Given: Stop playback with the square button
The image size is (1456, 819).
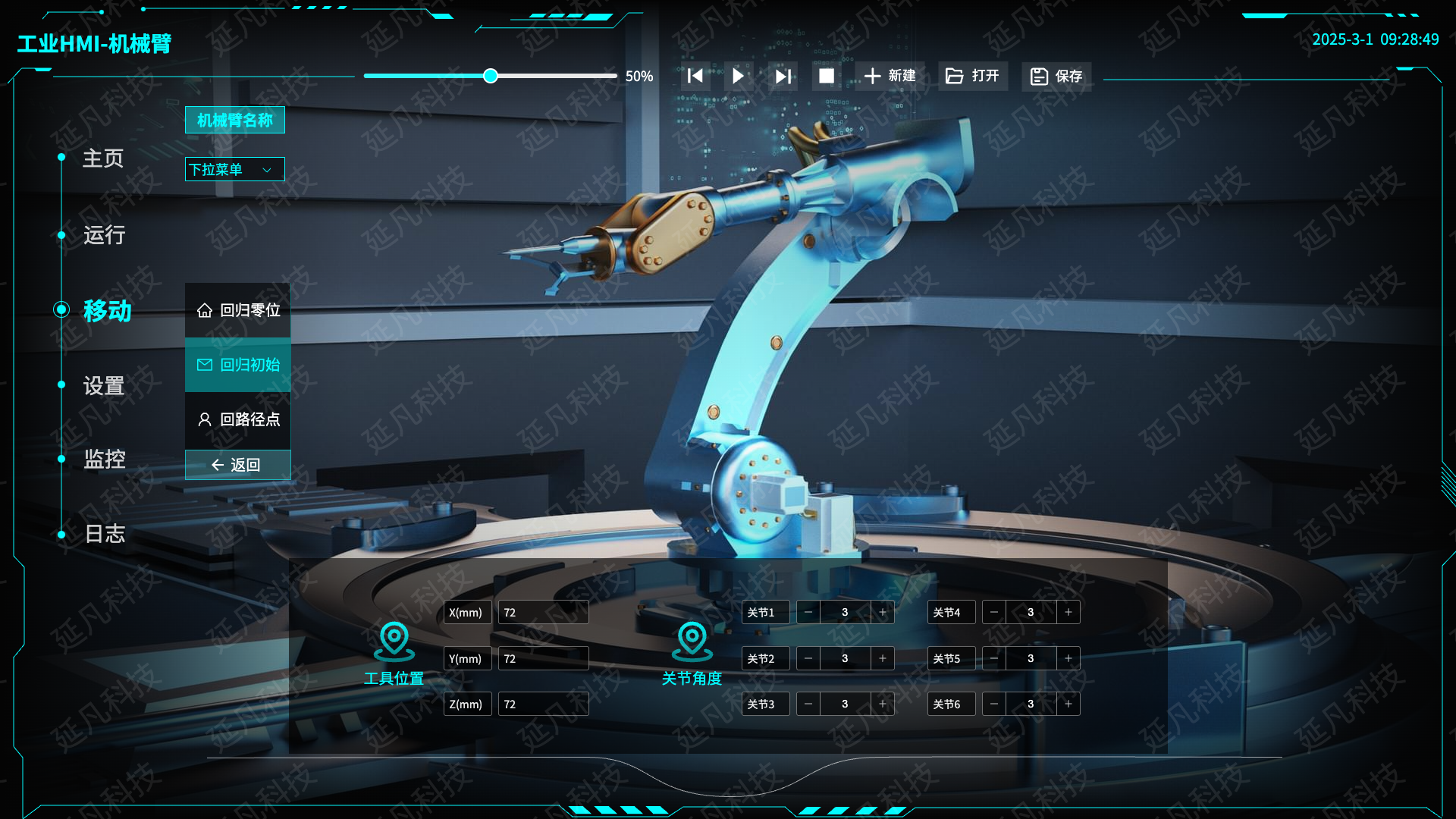Looking at the screenshot, I should [827, 76].
